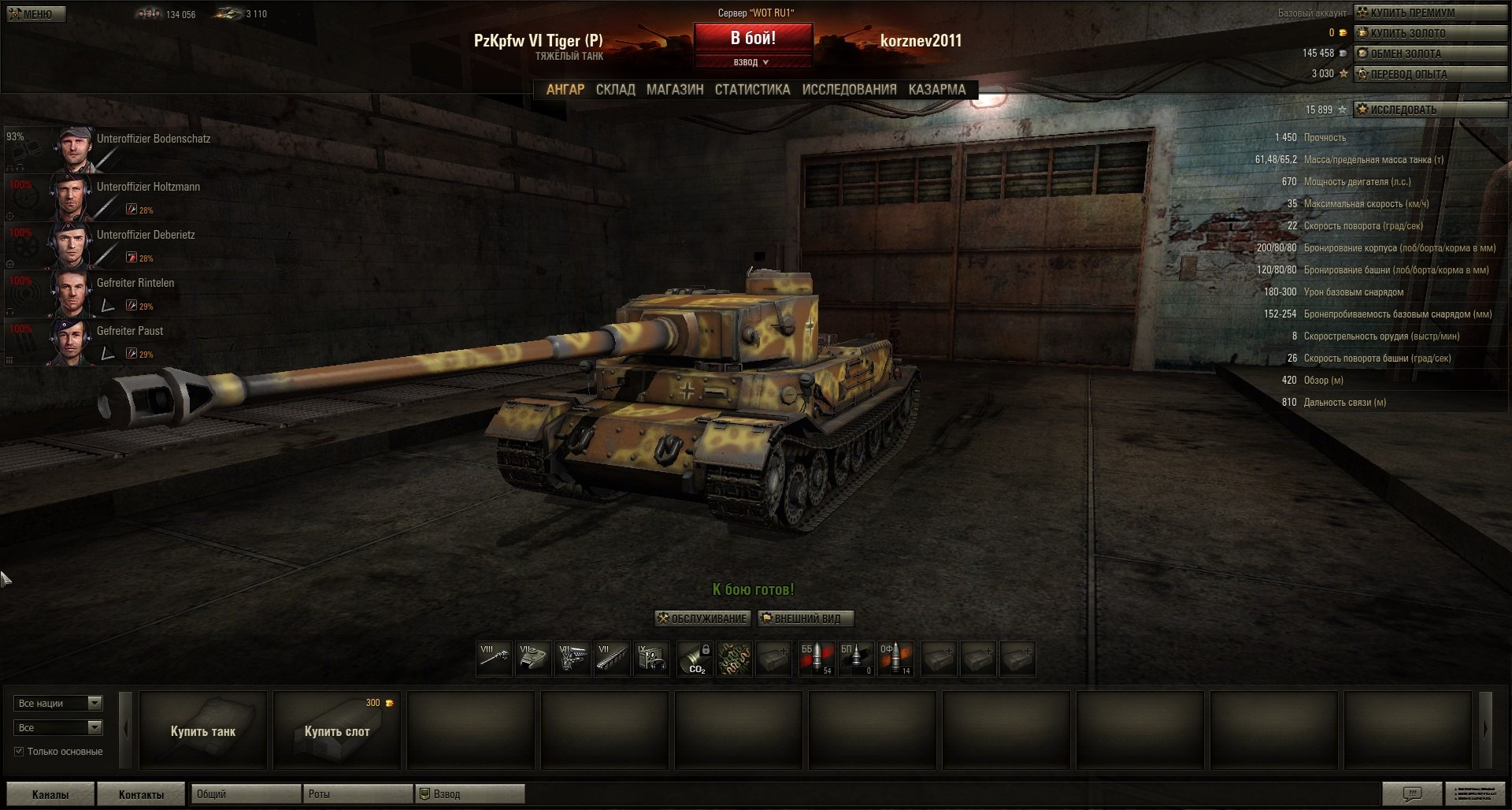1512x810 pixels.
Task: Open ОБМЕН ЗОЛОТА exchange
Action: (1429, 54)
